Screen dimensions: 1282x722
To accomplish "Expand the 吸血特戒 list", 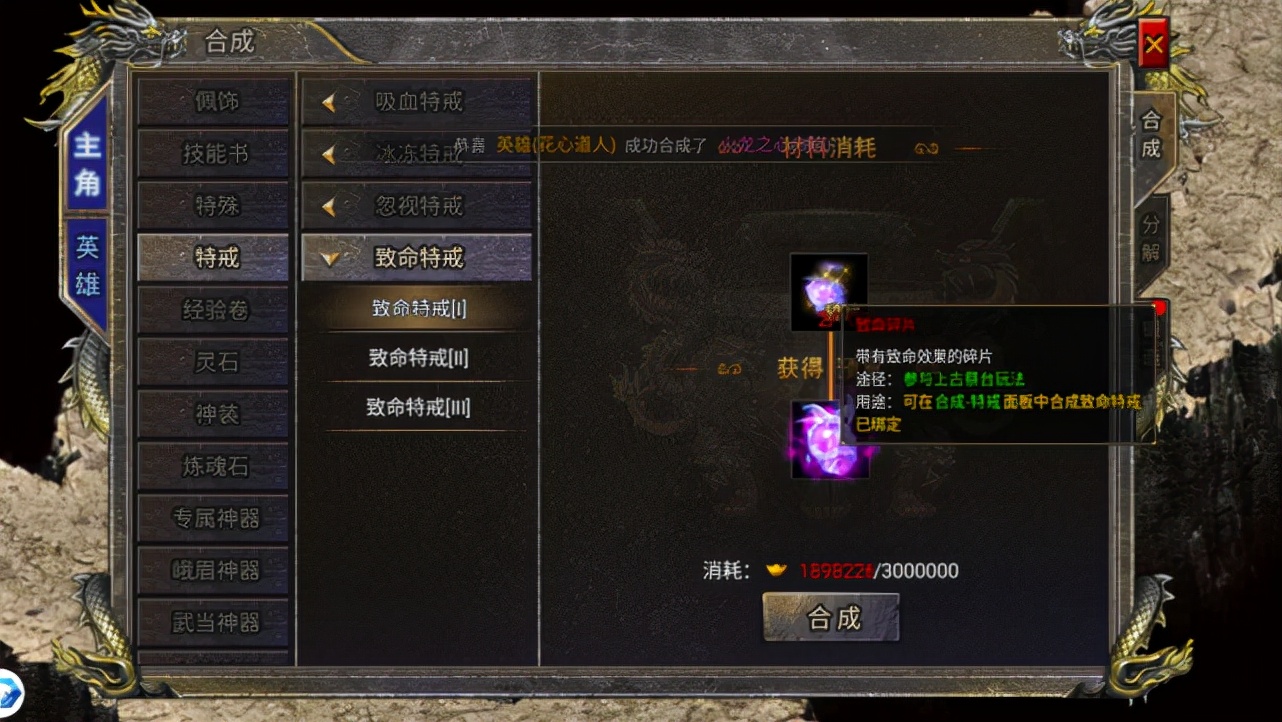I will click(417, 101).
